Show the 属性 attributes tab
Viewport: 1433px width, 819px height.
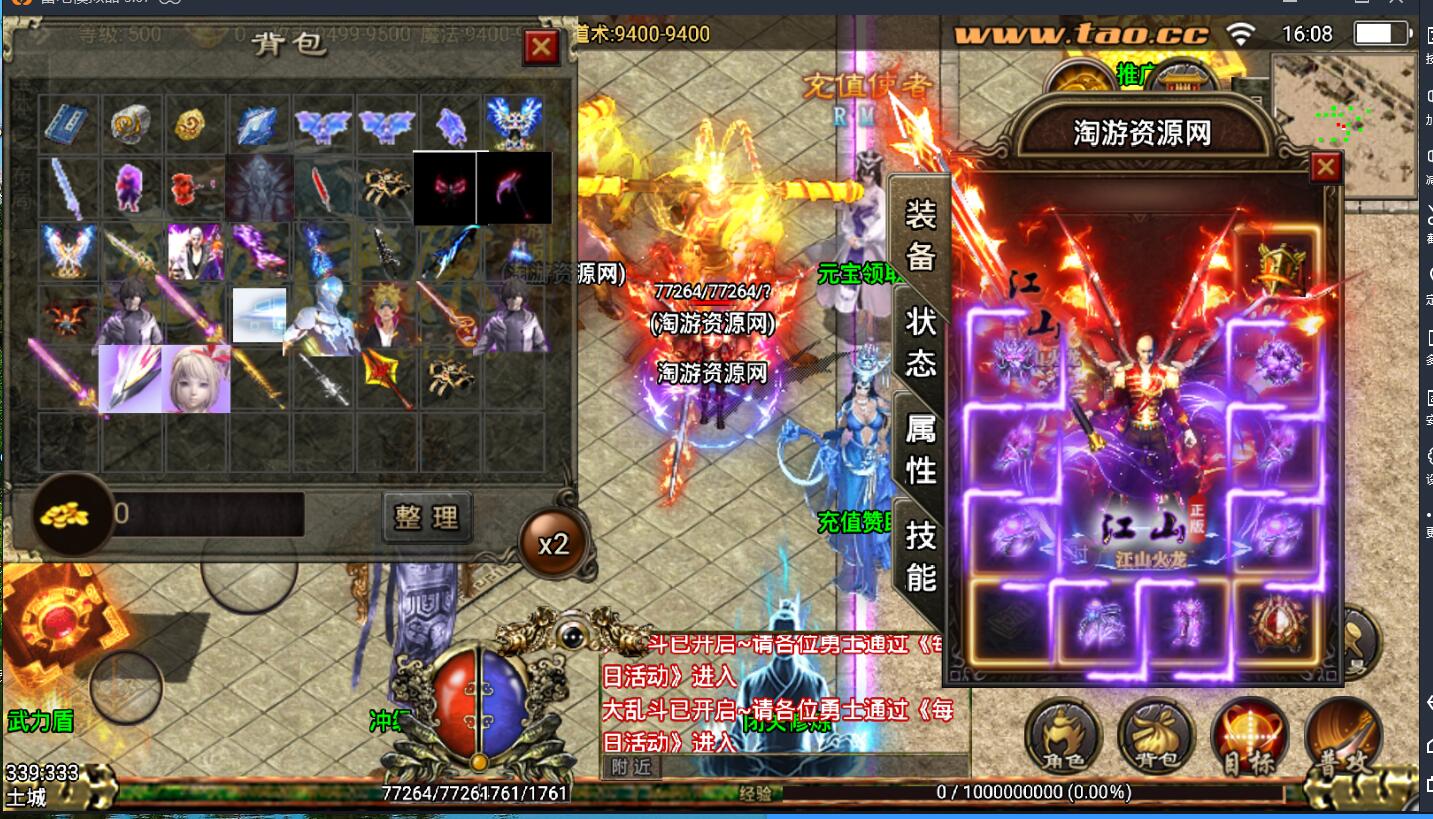[x=920, y=449]
